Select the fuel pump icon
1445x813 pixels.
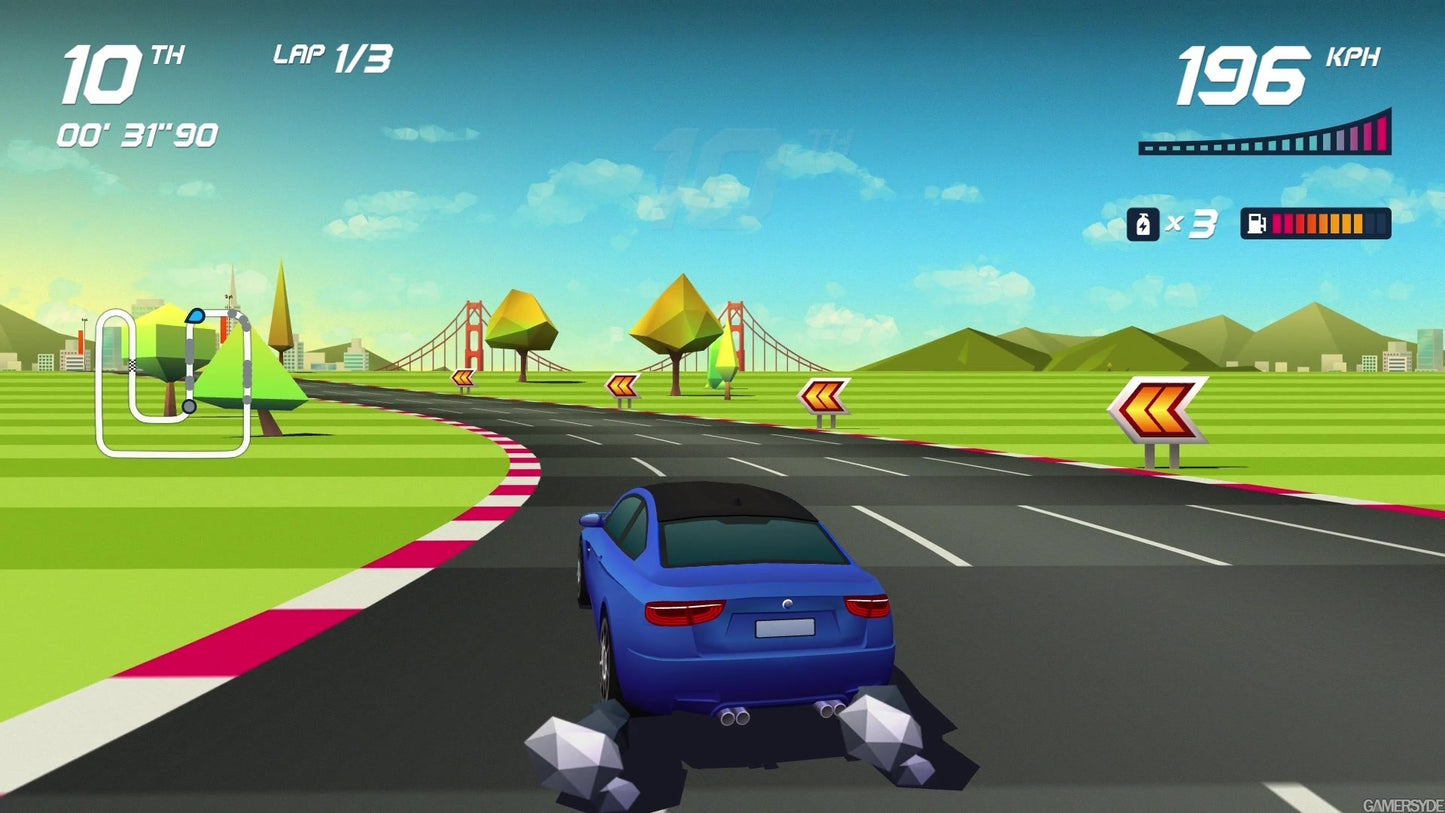[1257, 224]
